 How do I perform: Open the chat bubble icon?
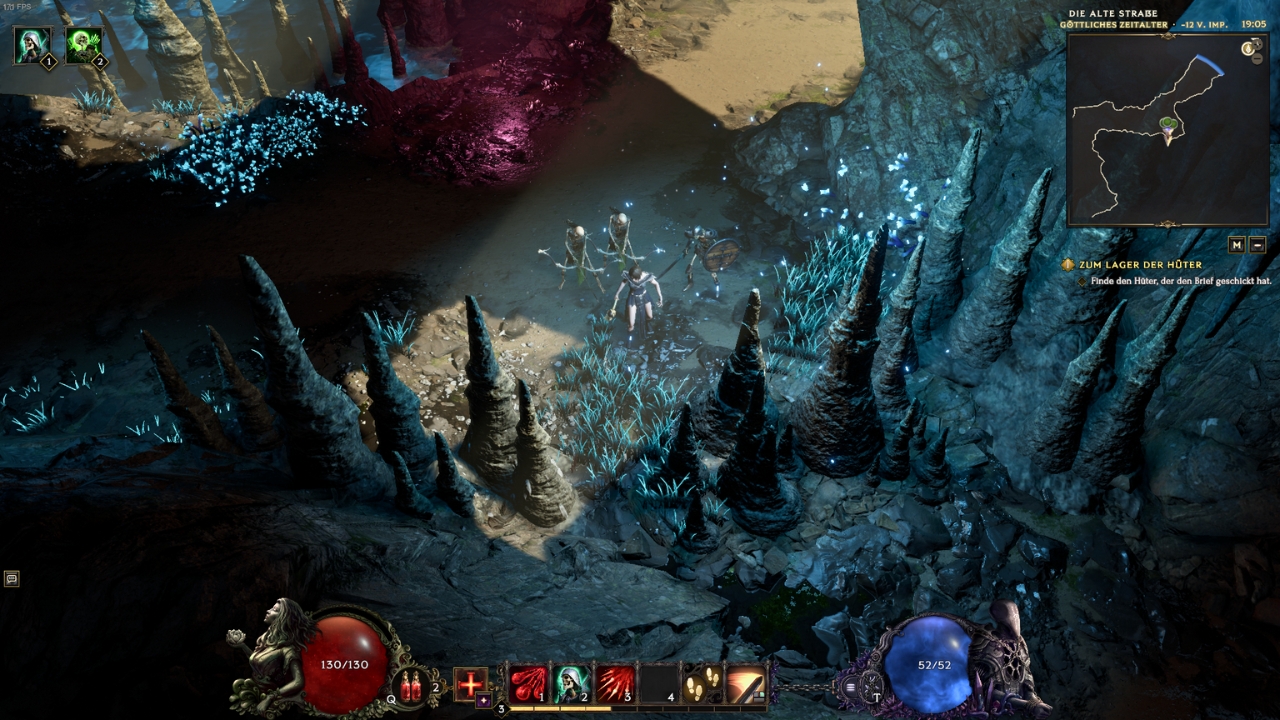click(x=11, y=578)
